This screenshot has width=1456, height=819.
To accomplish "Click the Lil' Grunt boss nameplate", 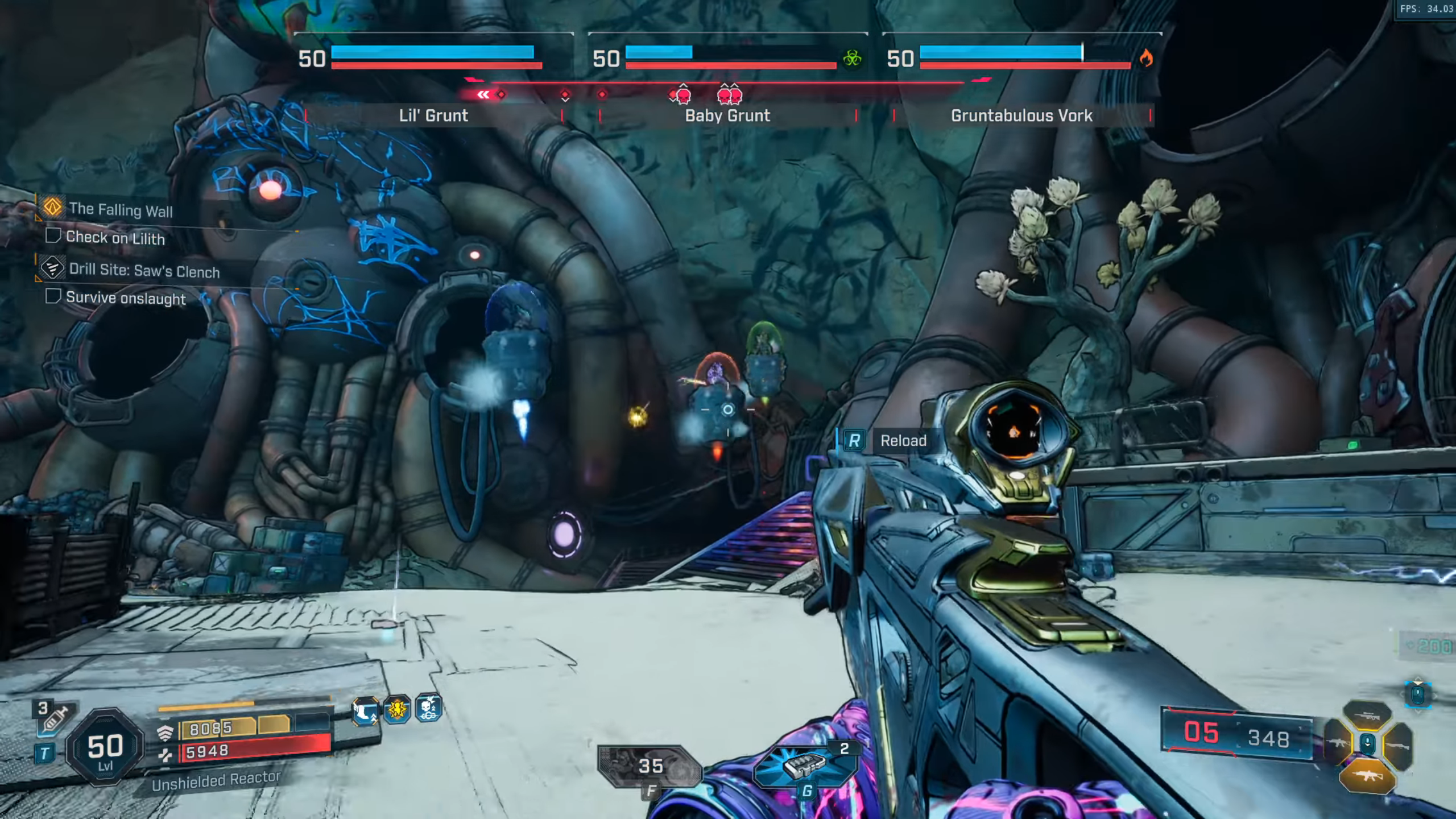I will 433,115.
